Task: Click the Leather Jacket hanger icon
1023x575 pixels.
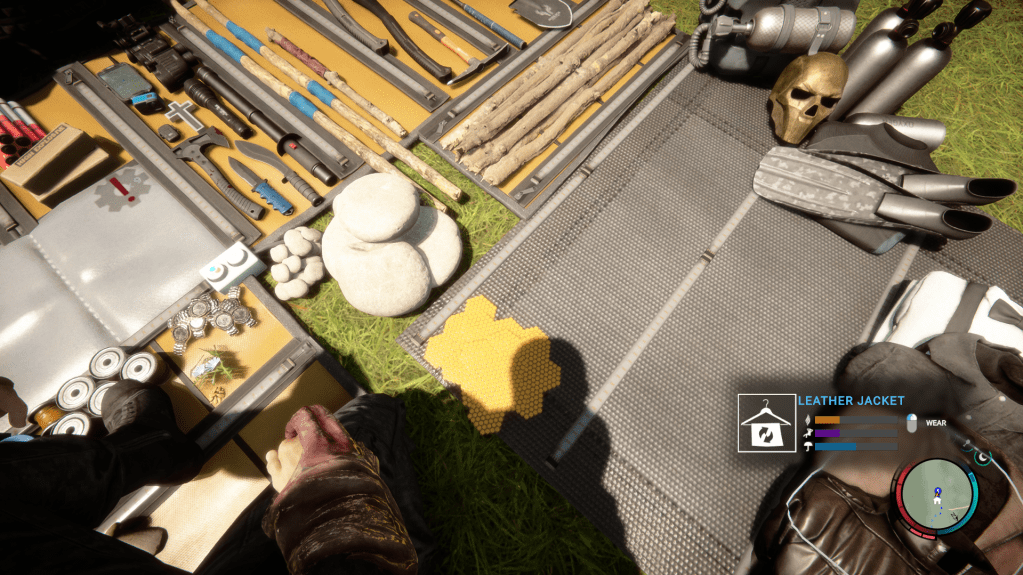Action: pyautogui.click(x=765, y=424)
